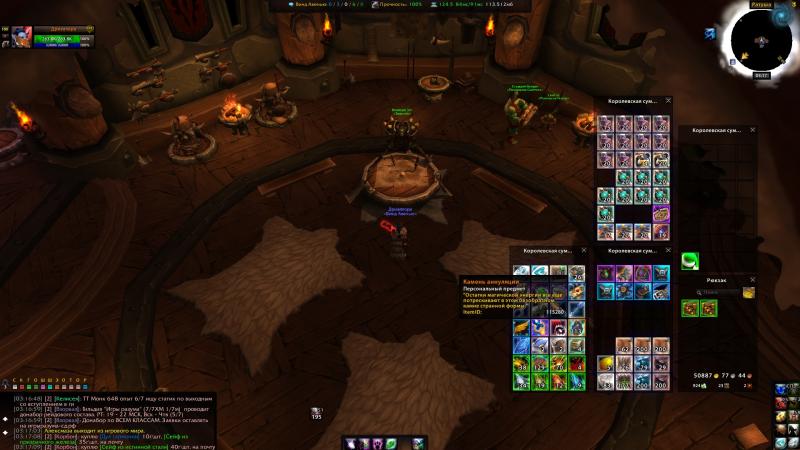Click the blue icon left of minimap
Image resolution: width=800 pixels, height=450 pixels.
coord(709,33)
